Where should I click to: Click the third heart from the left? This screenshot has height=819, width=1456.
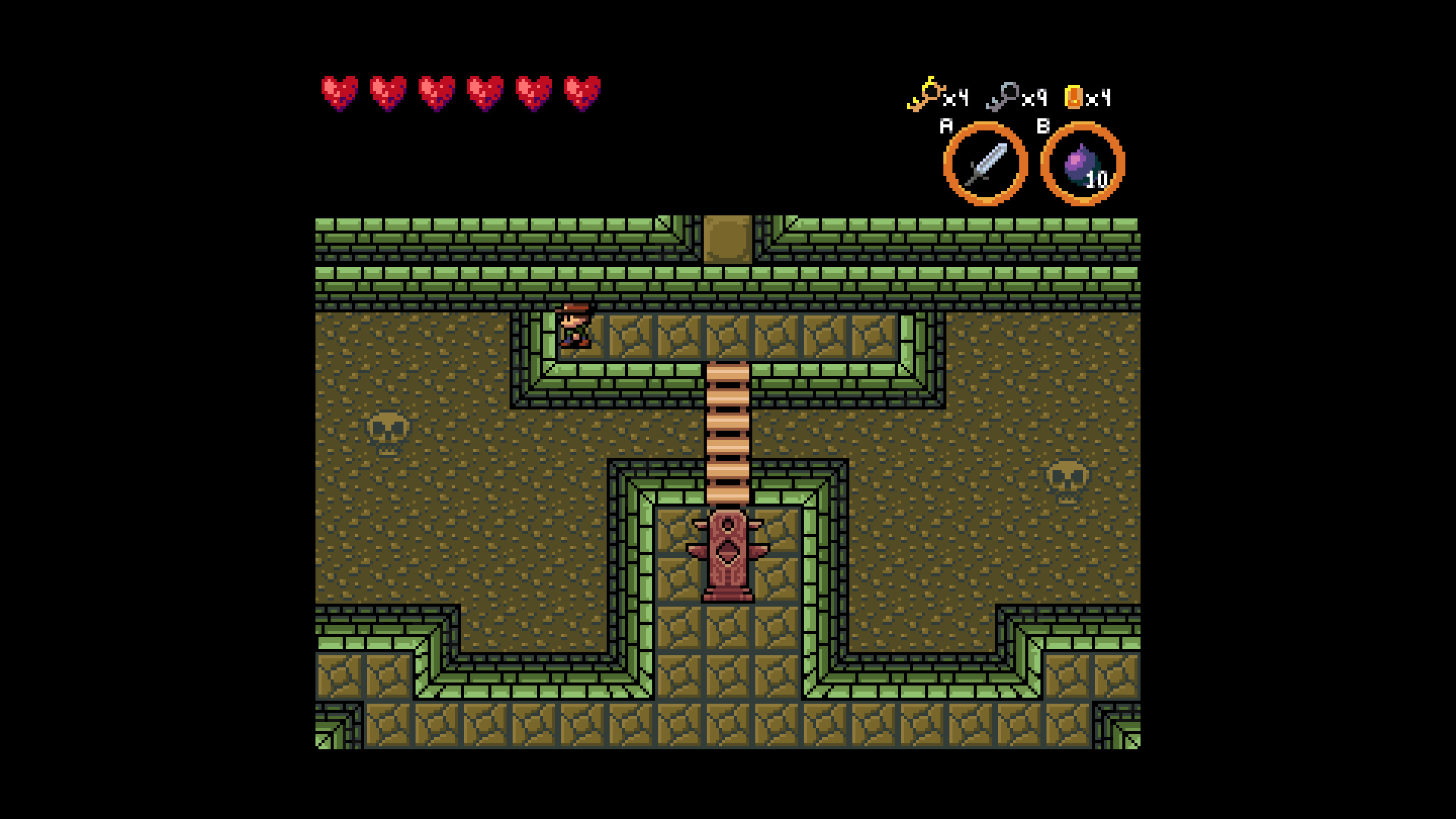[x=436, y=92]
